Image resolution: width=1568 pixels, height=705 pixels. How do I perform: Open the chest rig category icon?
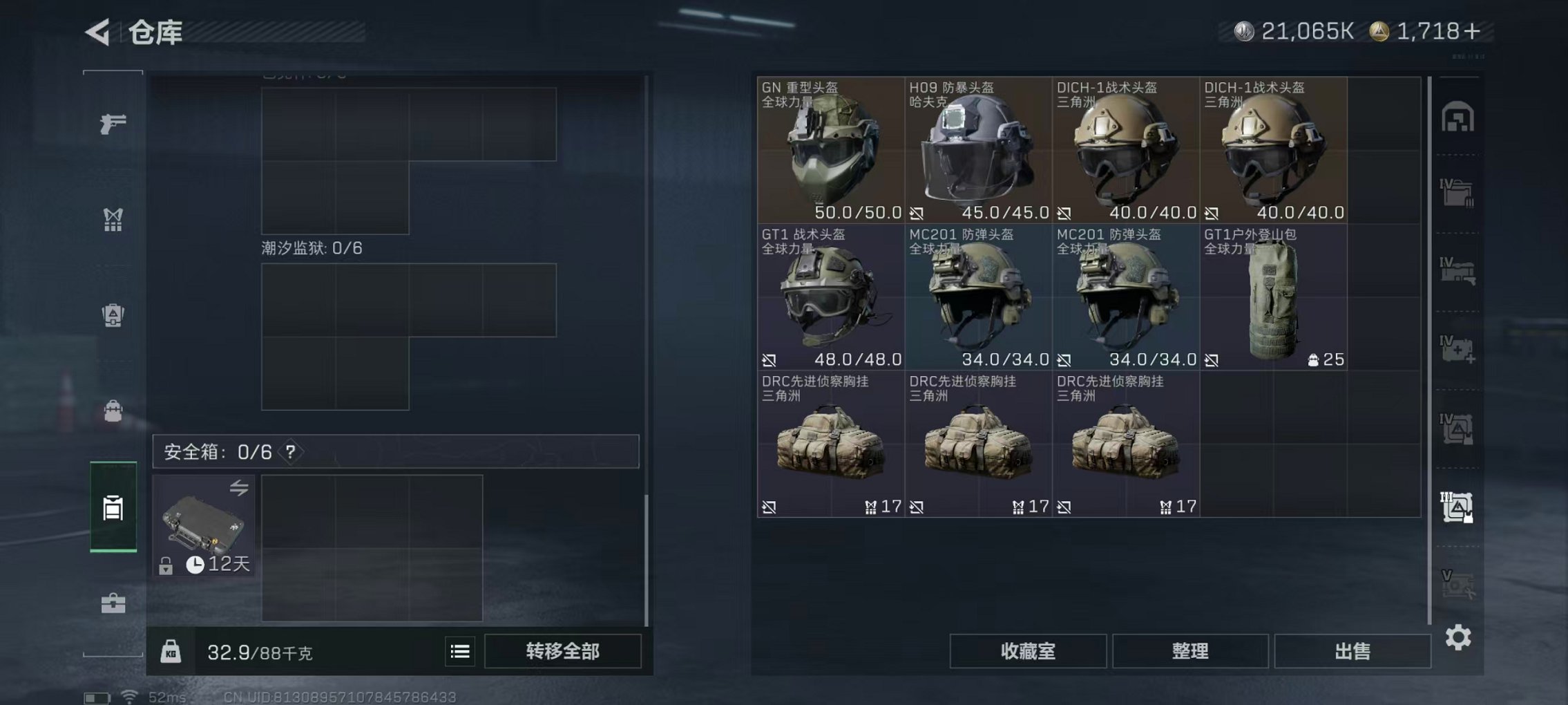point(113,220)
